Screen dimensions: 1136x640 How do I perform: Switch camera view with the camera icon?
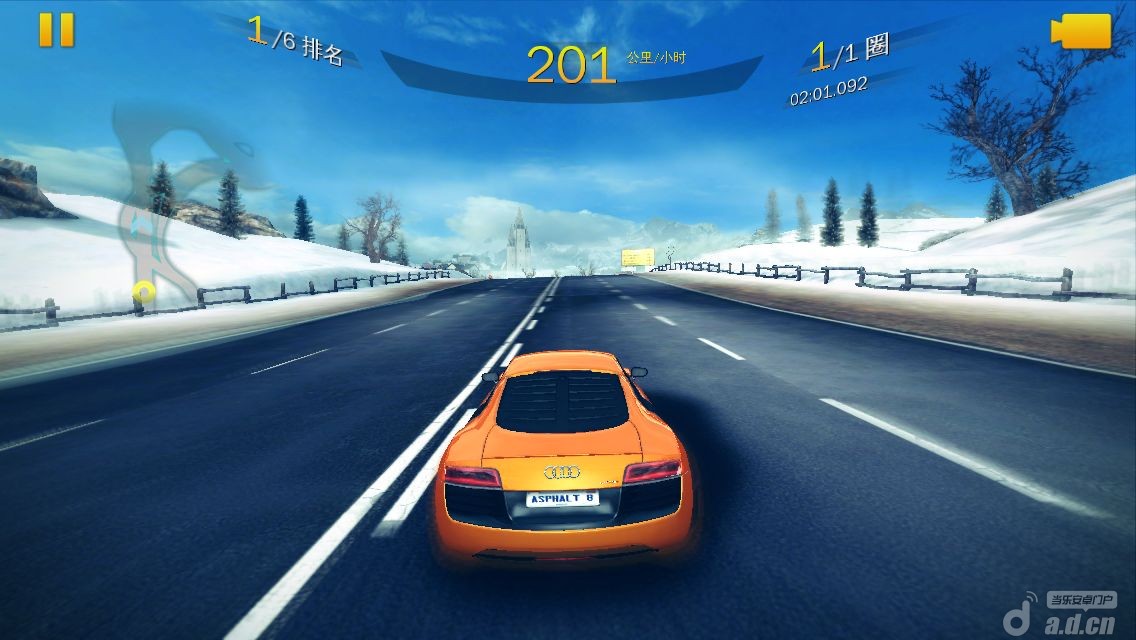pyautogui.click(x=1082, y=31)
